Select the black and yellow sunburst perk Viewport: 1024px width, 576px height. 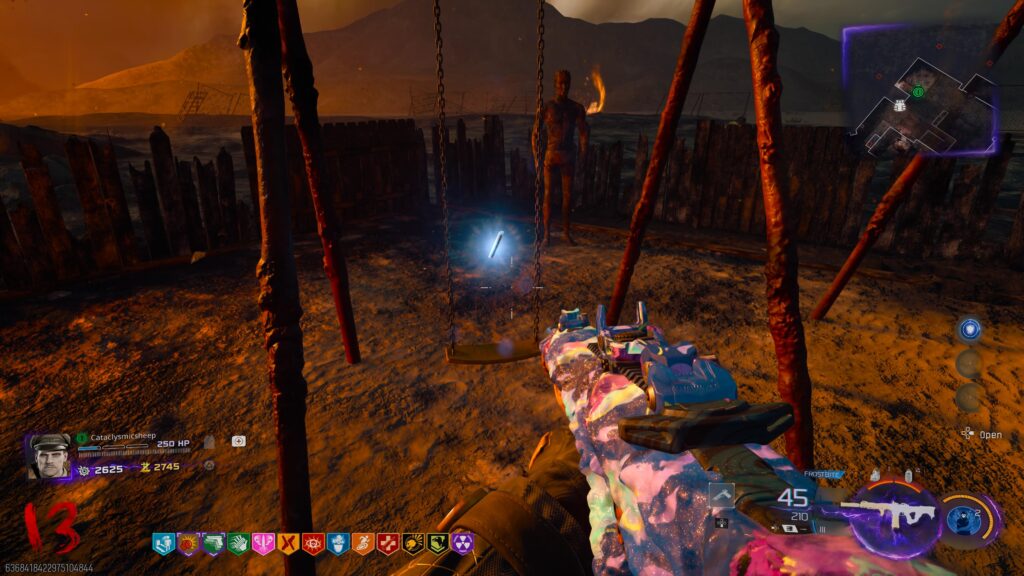[412, 544]
